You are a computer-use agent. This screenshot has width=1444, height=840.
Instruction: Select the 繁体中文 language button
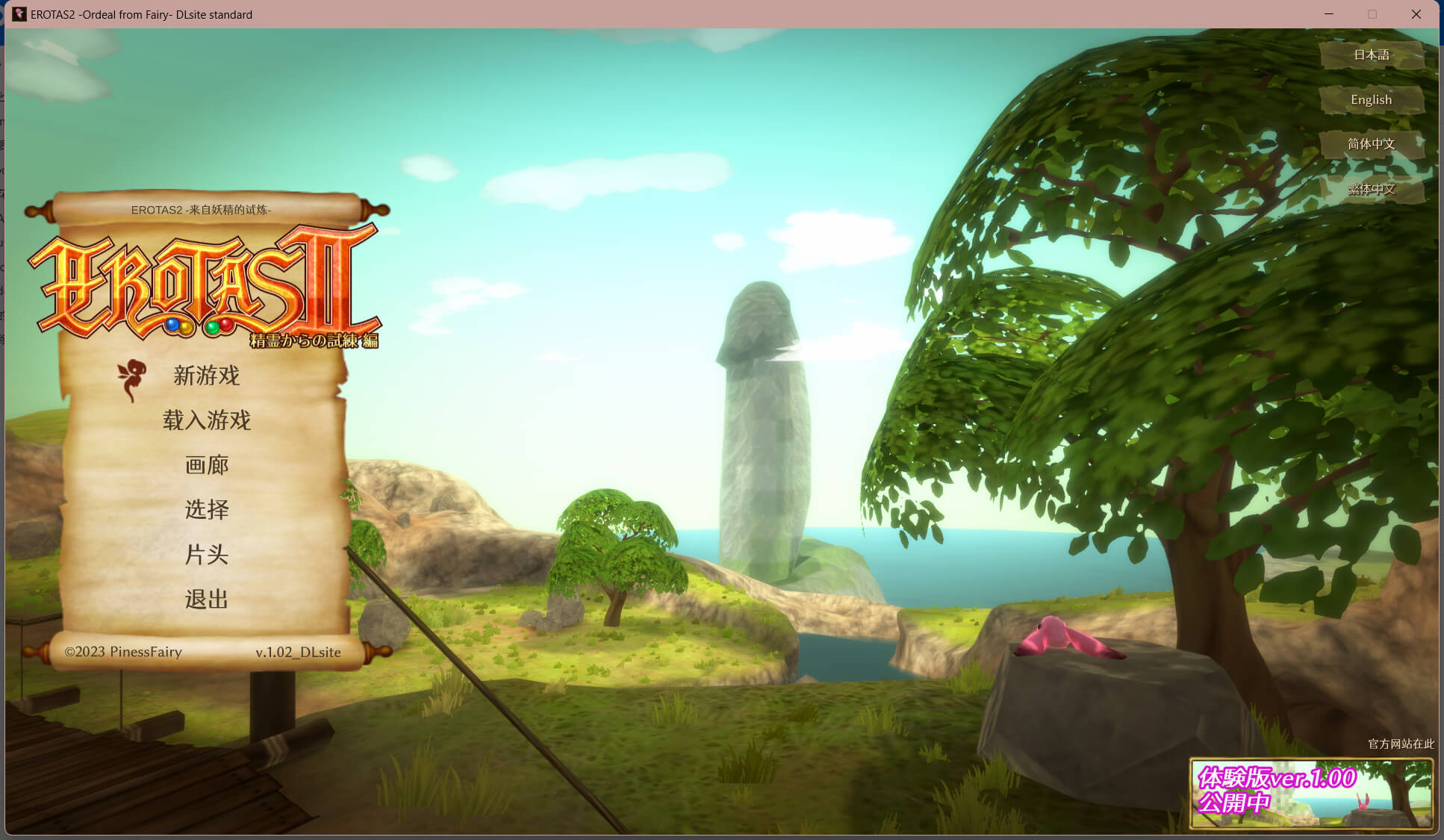coord(1371,189)
